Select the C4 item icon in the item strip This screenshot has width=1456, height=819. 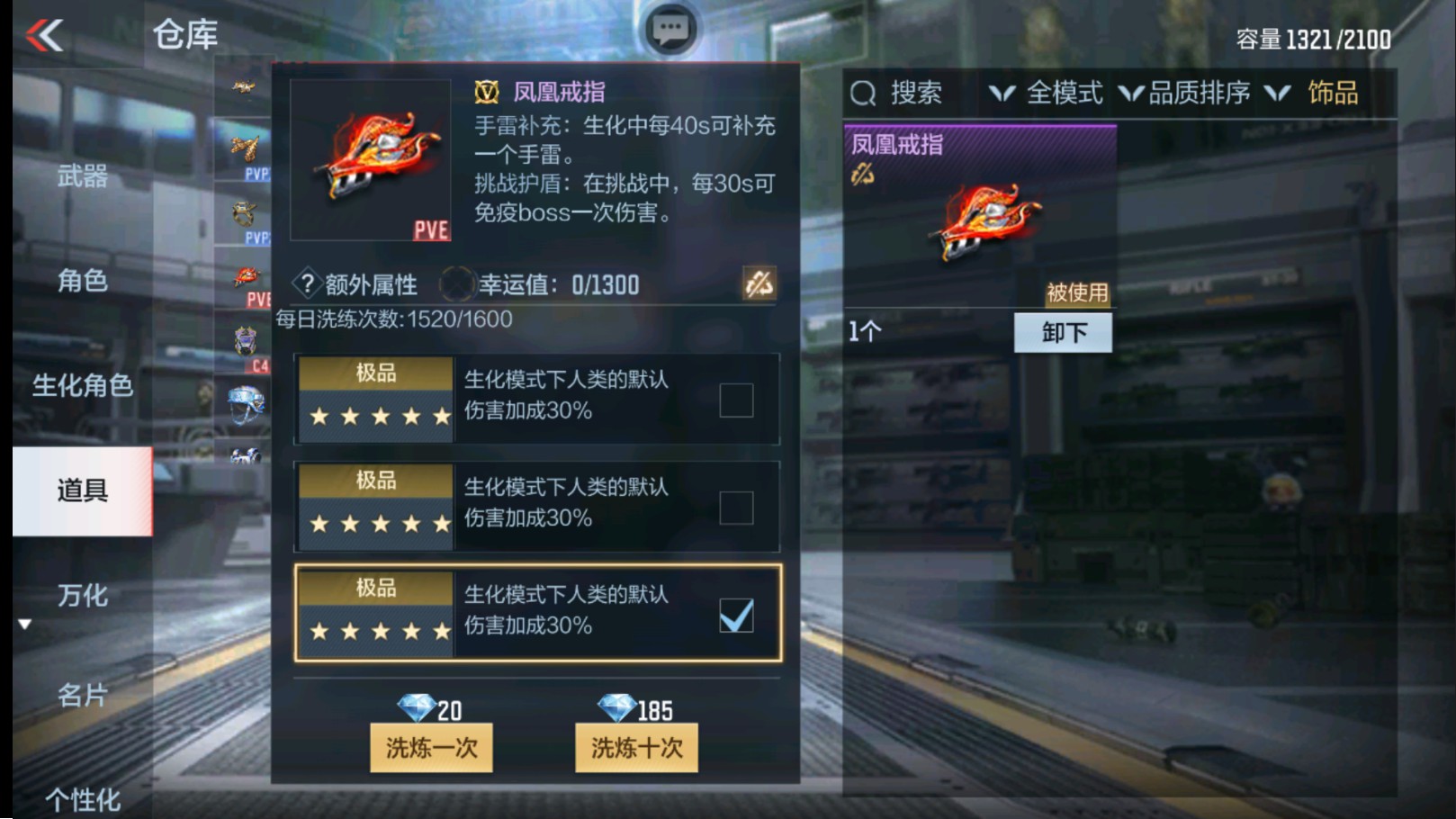pyautogui.click(x=245, y=338)
